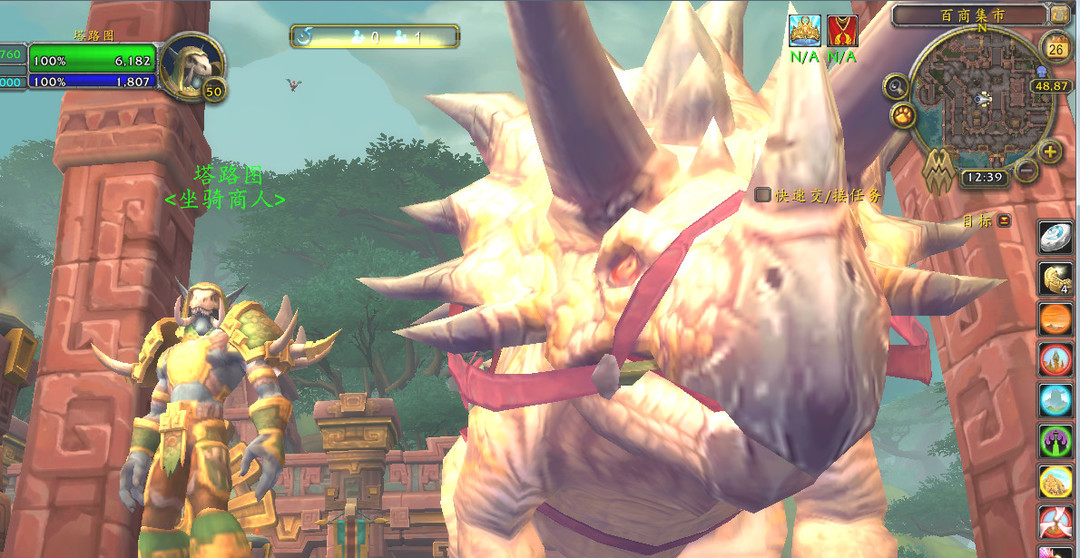Zoom in the minimap with plus button
Screen dimensions: 1080x558
click(1050, 152)
